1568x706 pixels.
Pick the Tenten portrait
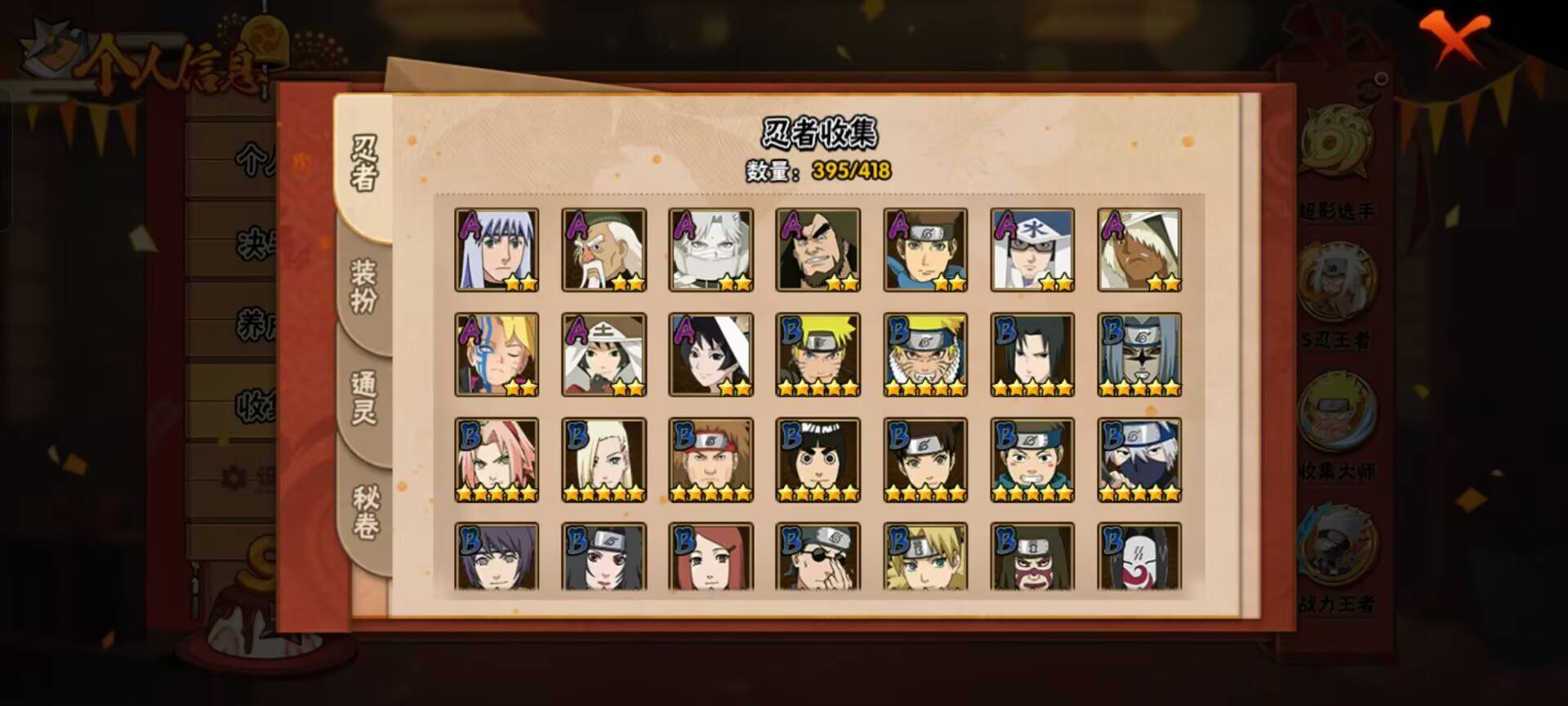coord(925,459)
